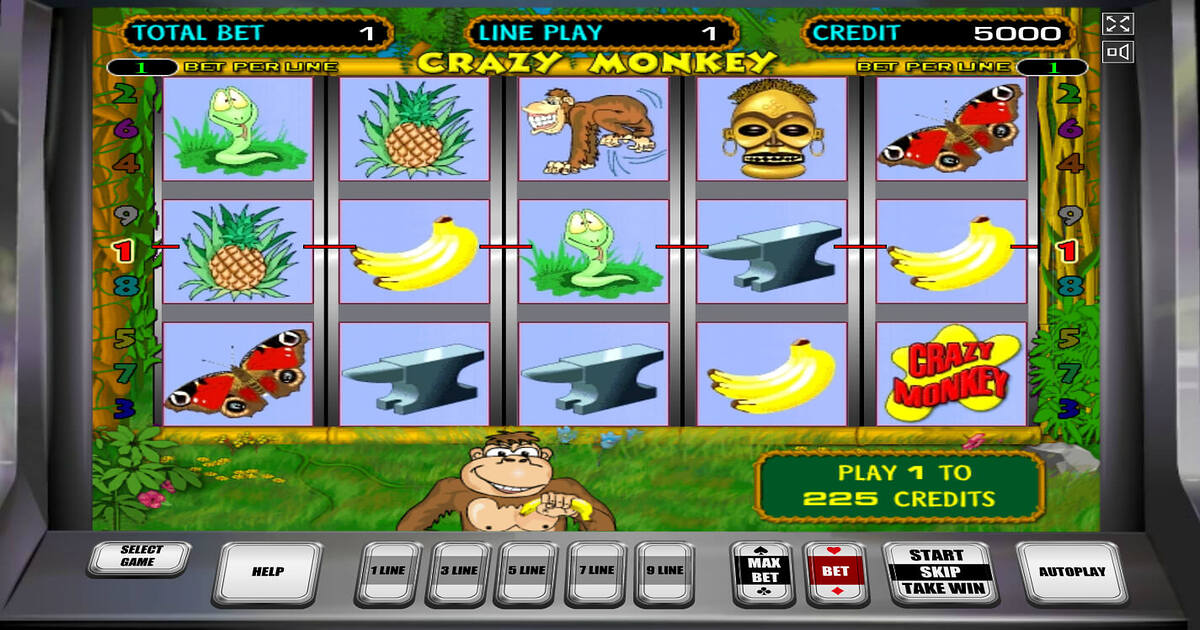Viewport: 1200px width, 630px height.
Task: Mute sound with the speaker icon
Action: (x=1118, y=52)
